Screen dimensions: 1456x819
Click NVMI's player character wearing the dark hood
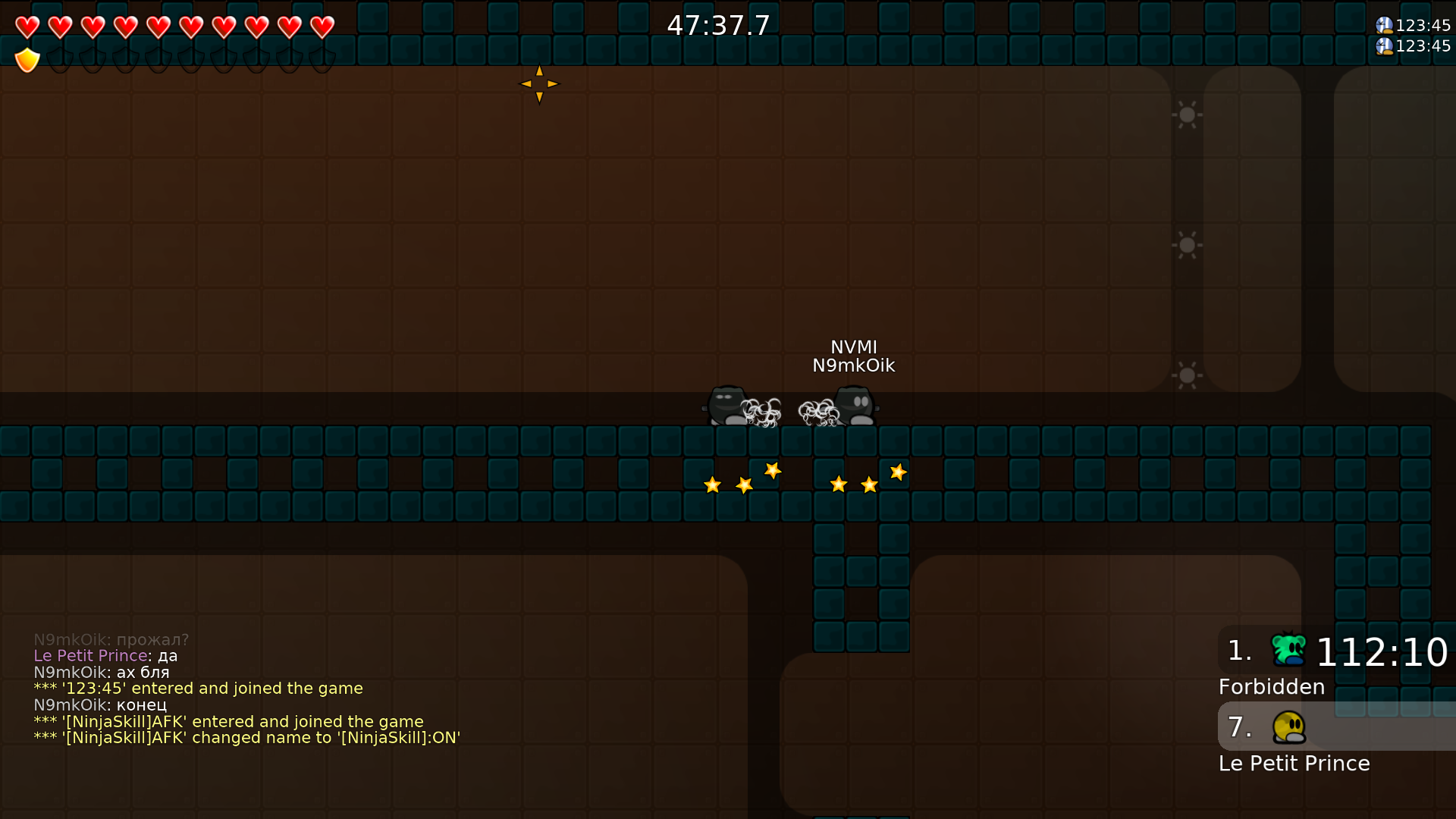point(726,406)
